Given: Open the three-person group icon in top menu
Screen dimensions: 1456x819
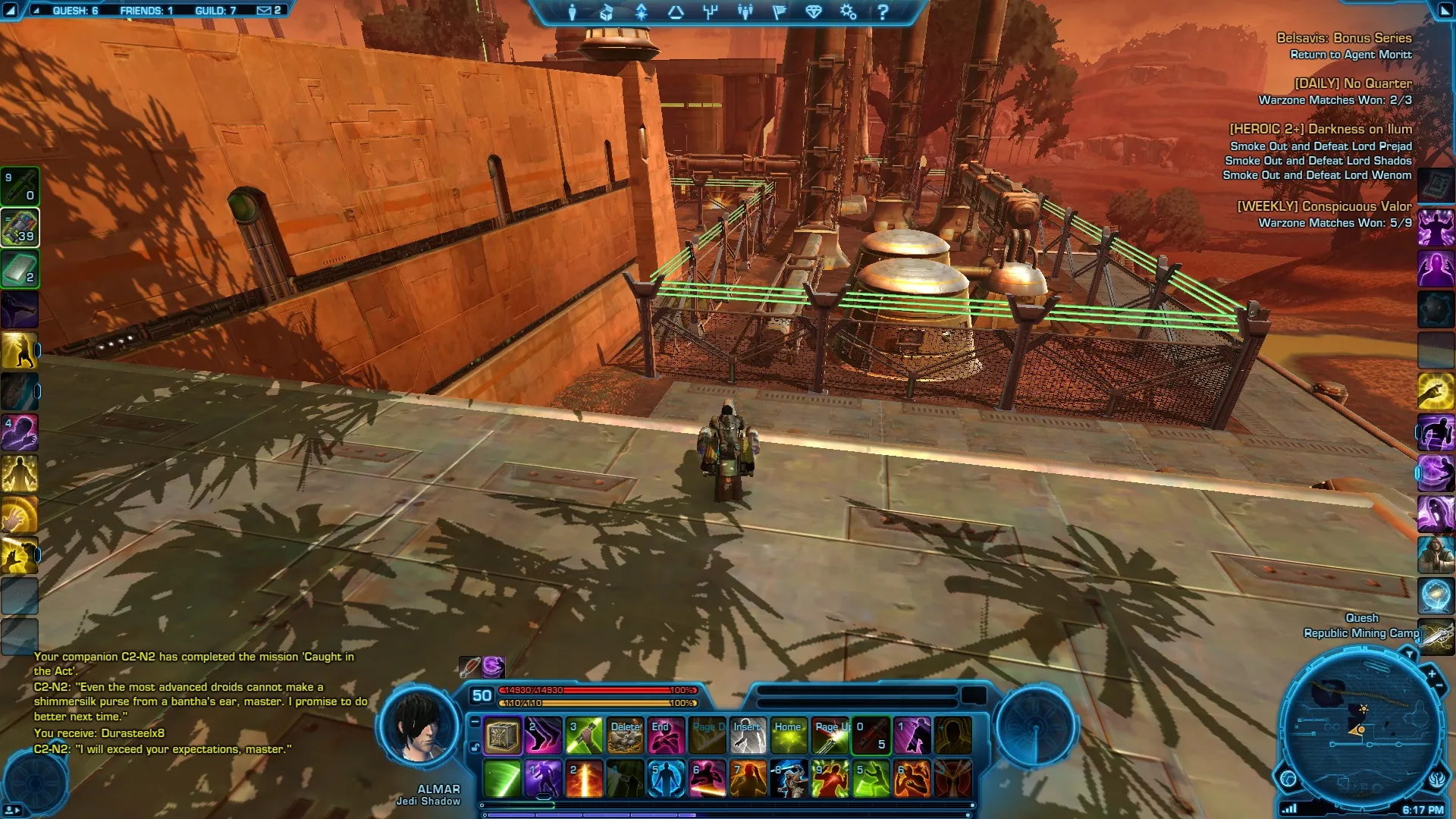Looking at the screenshot, I should 745,12.
